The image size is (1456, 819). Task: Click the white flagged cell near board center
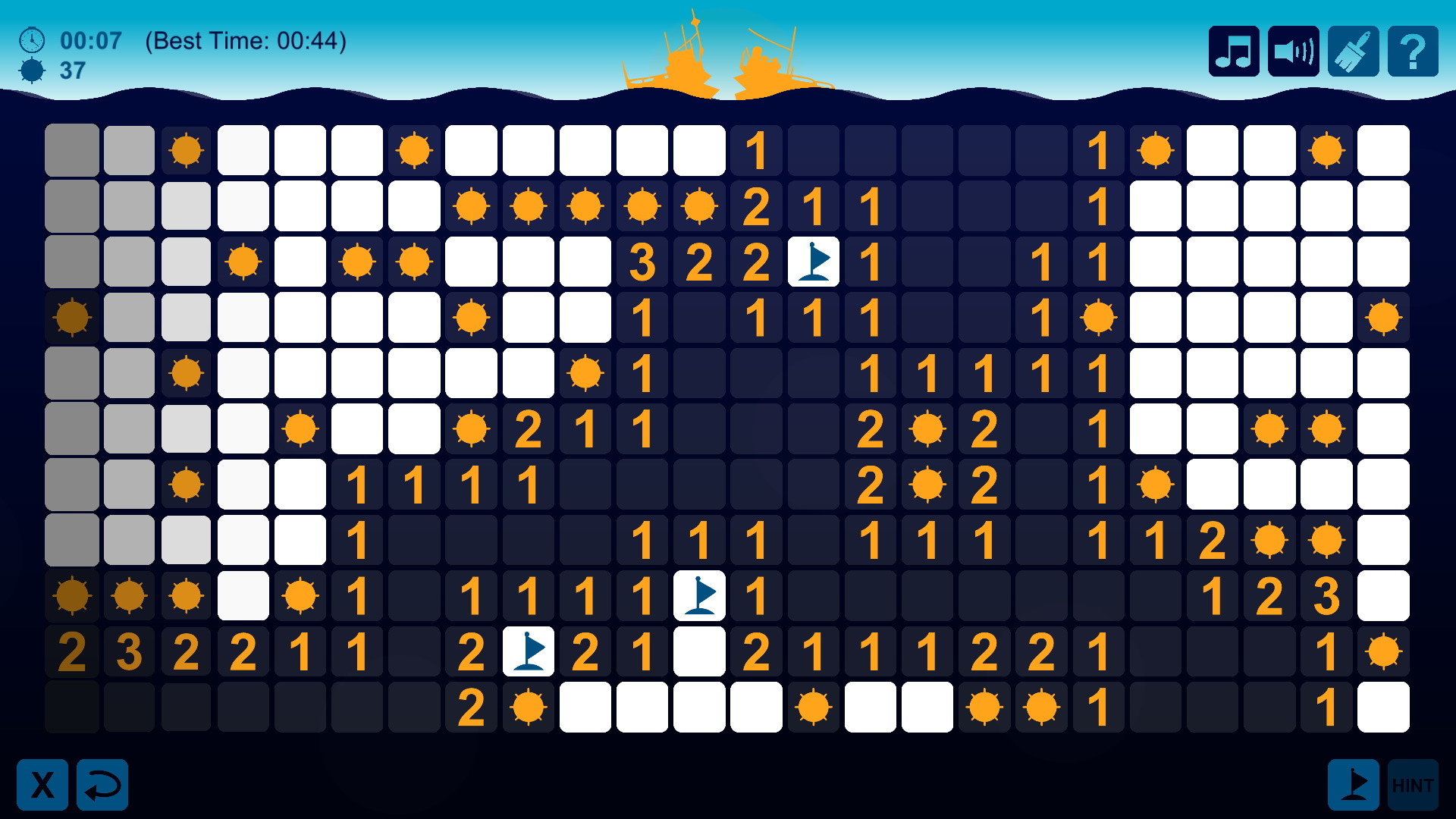(x=699, y=595)
